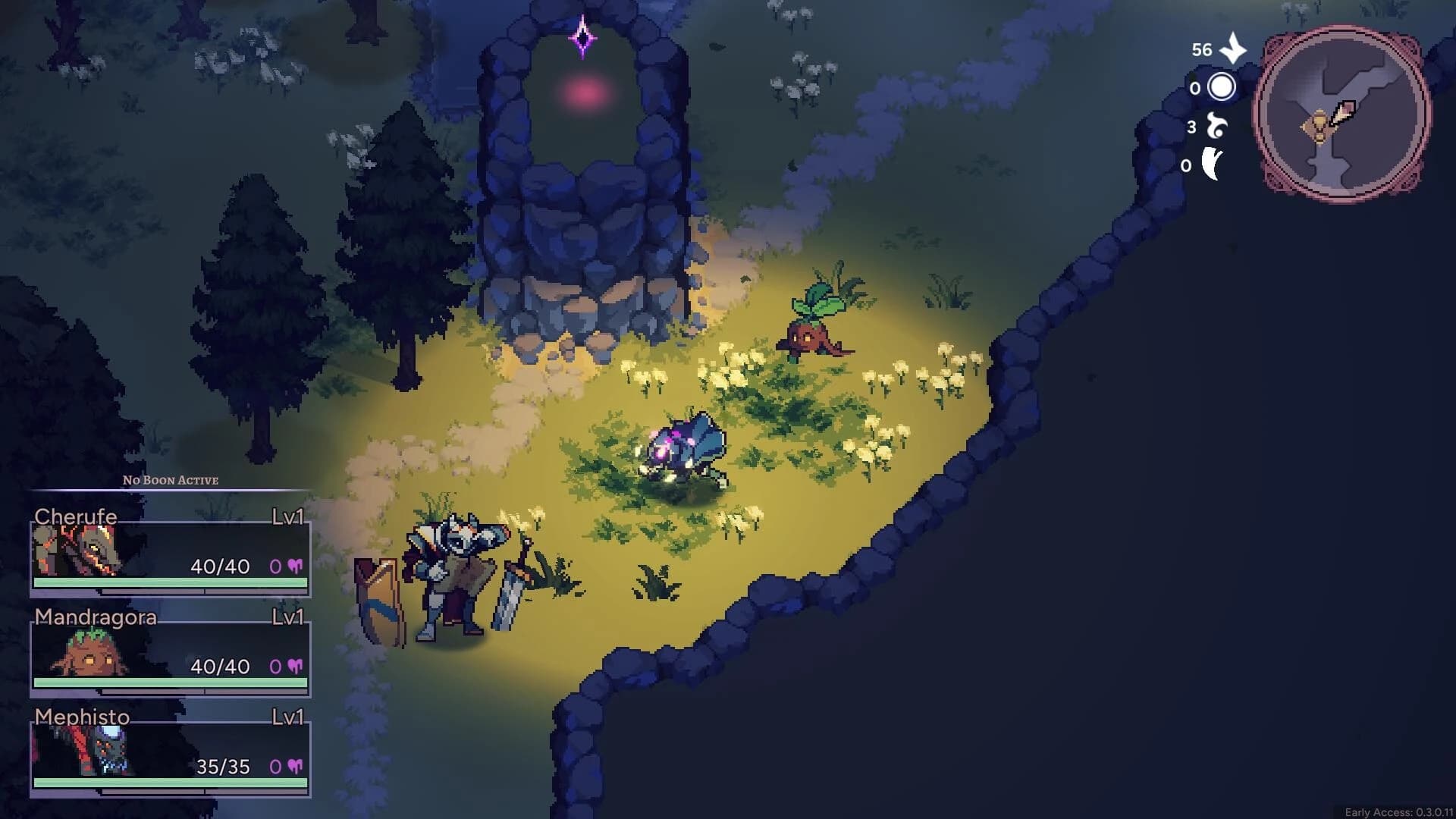Screen dimensions: 1456x819
Task: Click the wind swirl resource icon showing 3
Action: tap(1215, 125)
